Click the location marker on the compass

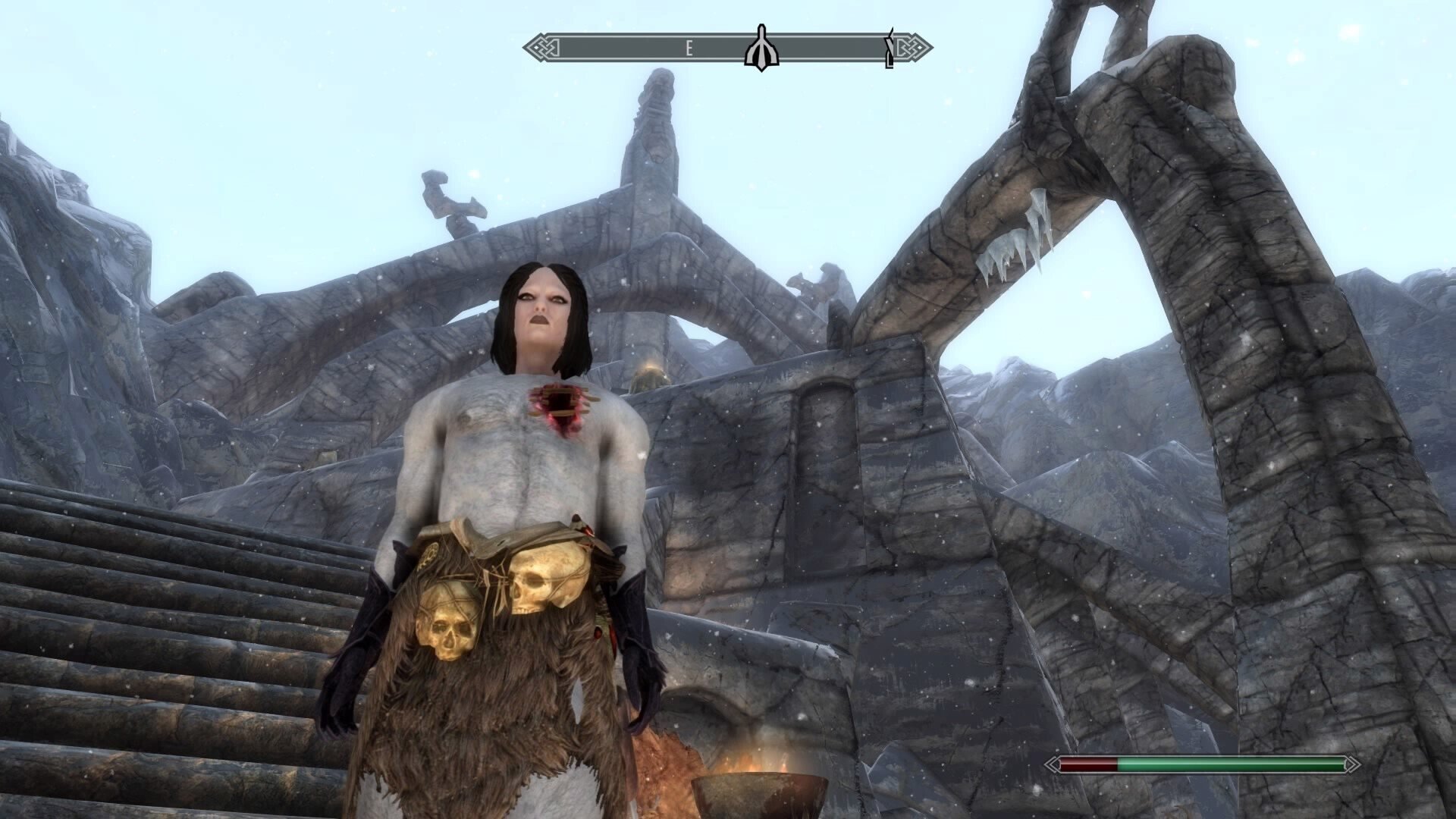click(760, 49)
